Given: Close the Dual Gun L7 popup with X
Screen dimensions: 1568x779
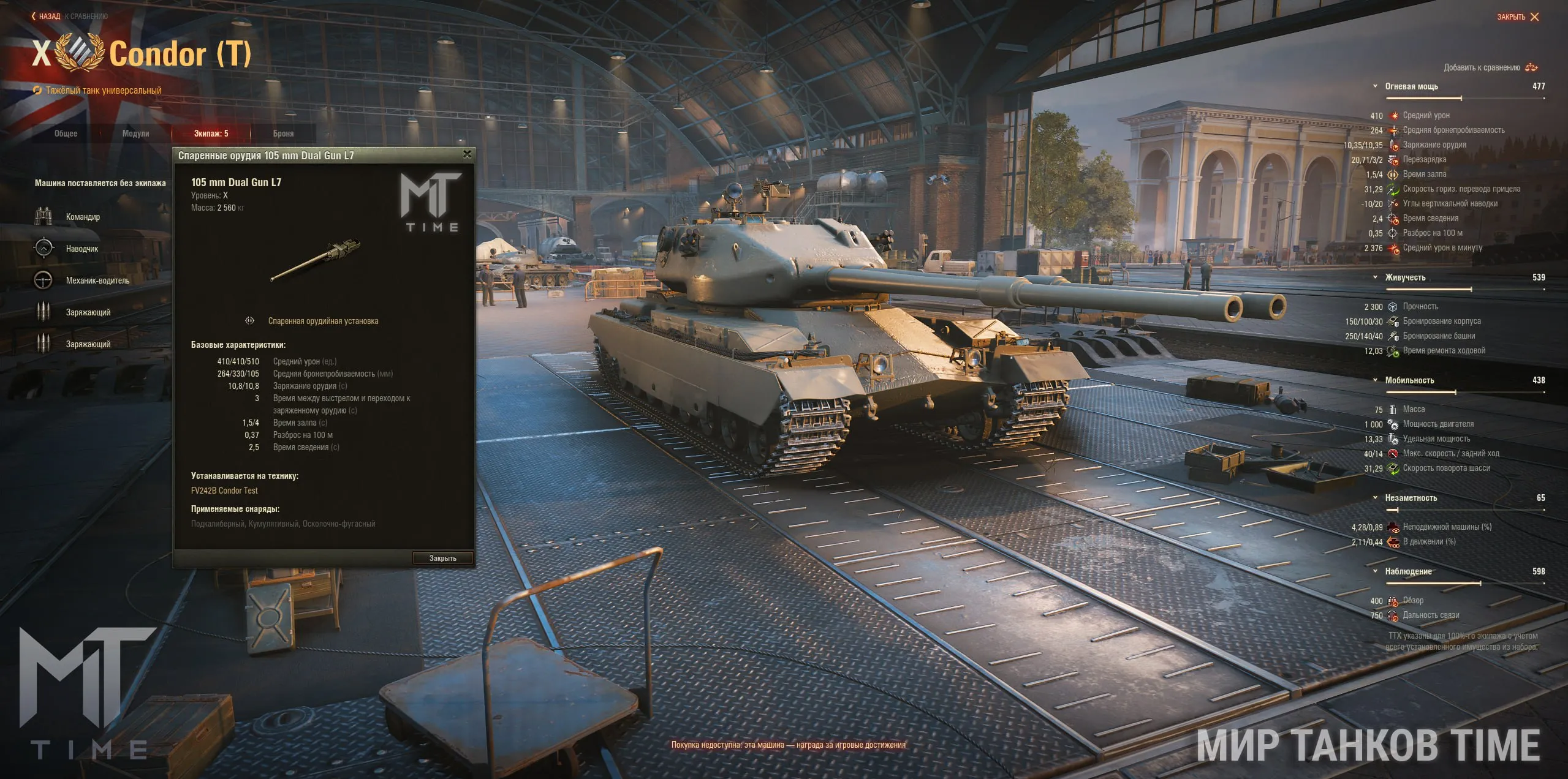Looking at the screenshot, I should [x=468, y=154].
